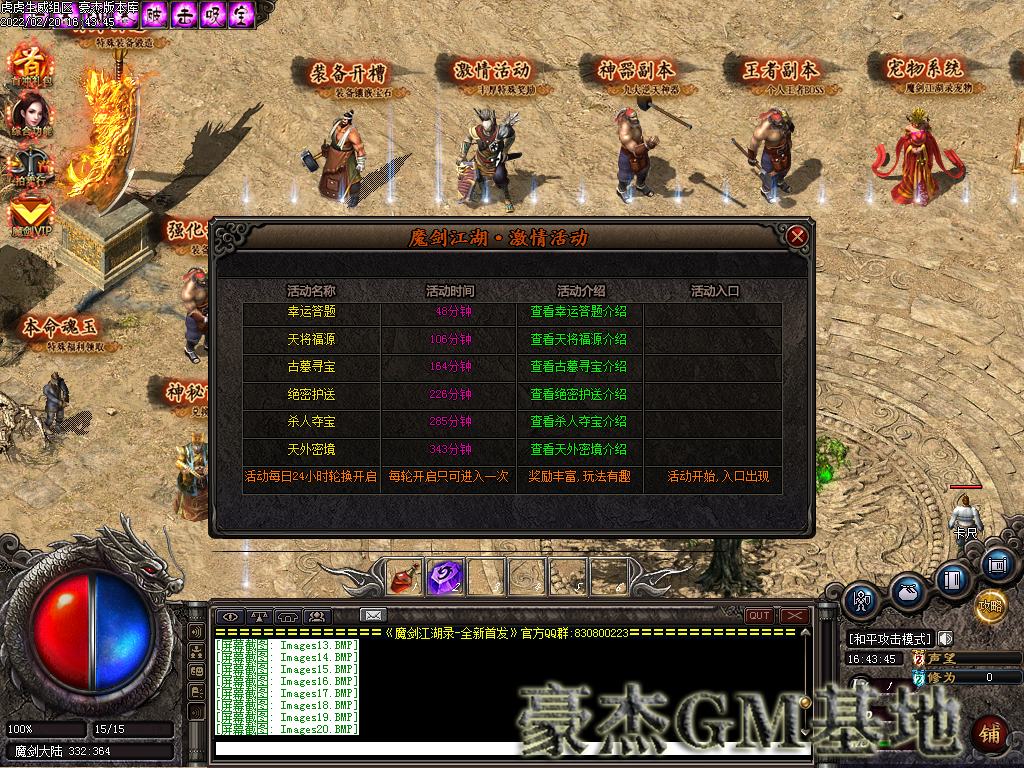Image resolution: width=1024 pixels, height=768 pixels.
Task: Toggle the 和平攻击模式 attack mode label
Action: tap(889, 639)
